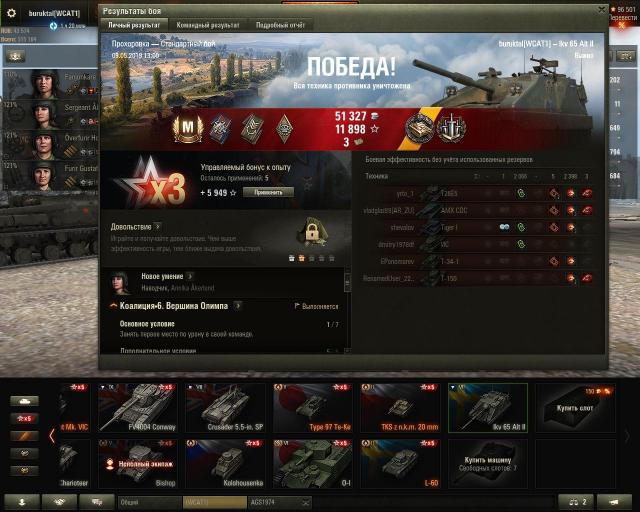Image resolution: width=640 pixels, height=512 pixels.
Task: Open Купить машину to purchase a vehicle
Action: [487, 464]
